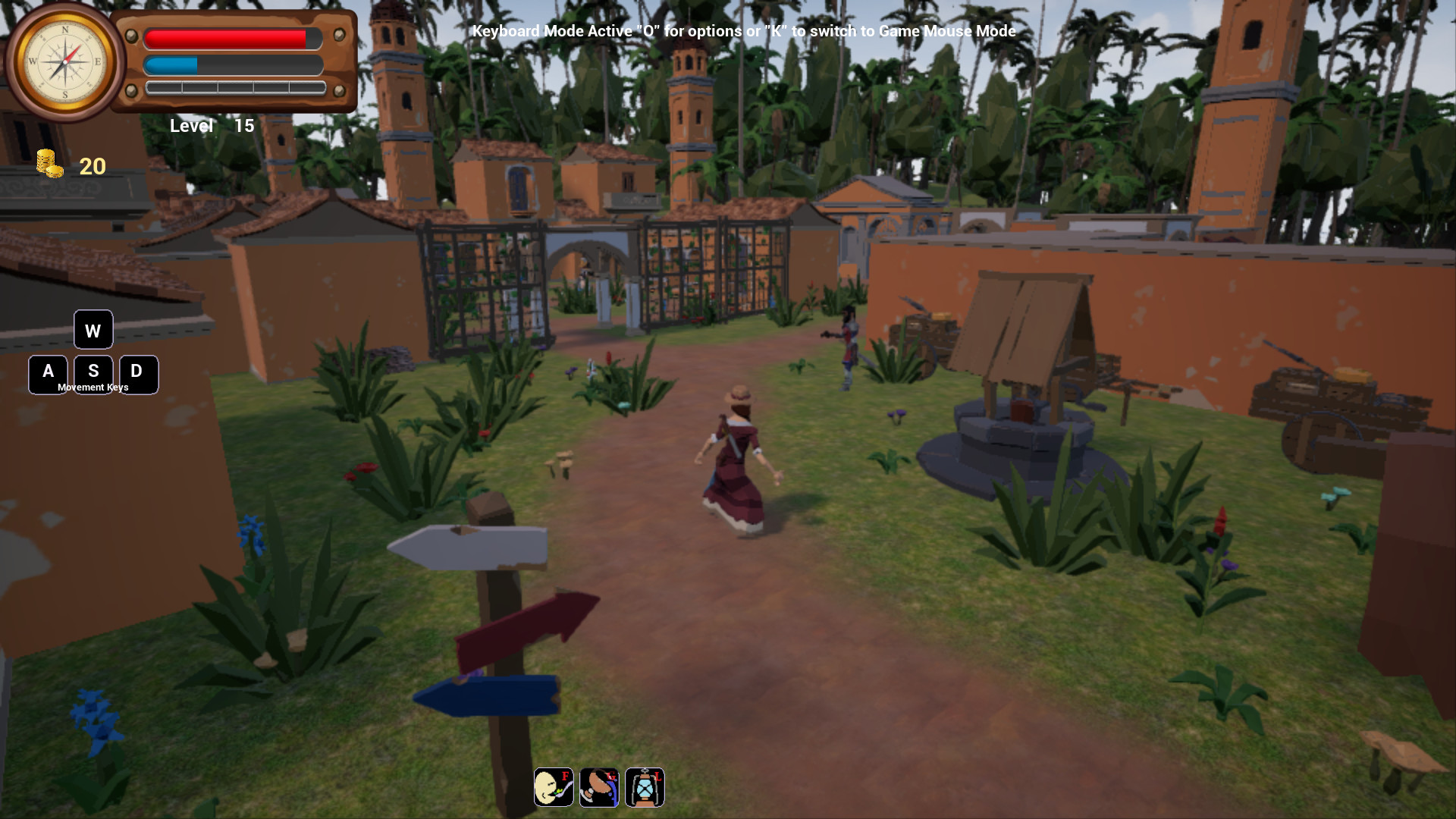Click the compass on the HUD
This screenshot has height=819, width=1456.
66,62
